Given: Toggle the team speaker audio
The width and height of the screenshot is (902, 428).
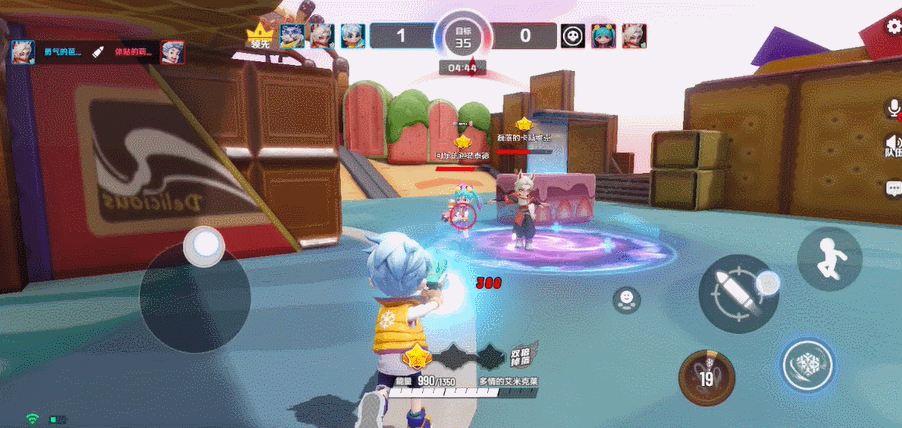Looking at the screenshot, I should tap(892, 146).
